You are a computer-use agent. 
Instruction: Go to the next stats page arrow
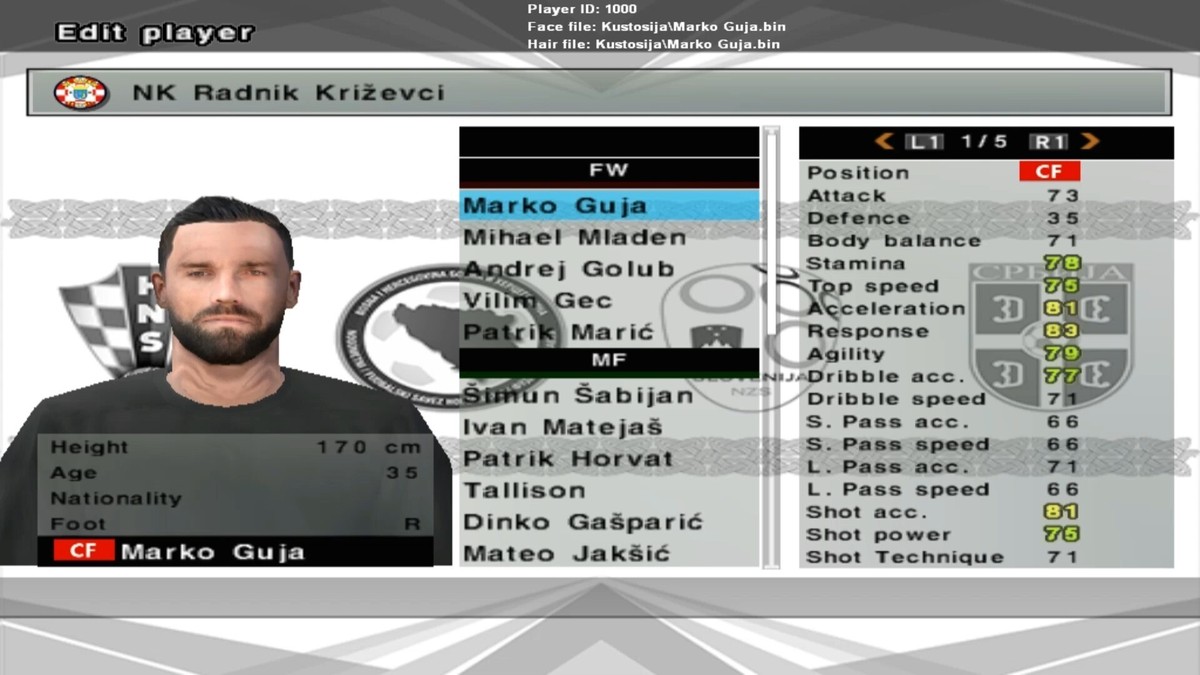[1090, 142]
